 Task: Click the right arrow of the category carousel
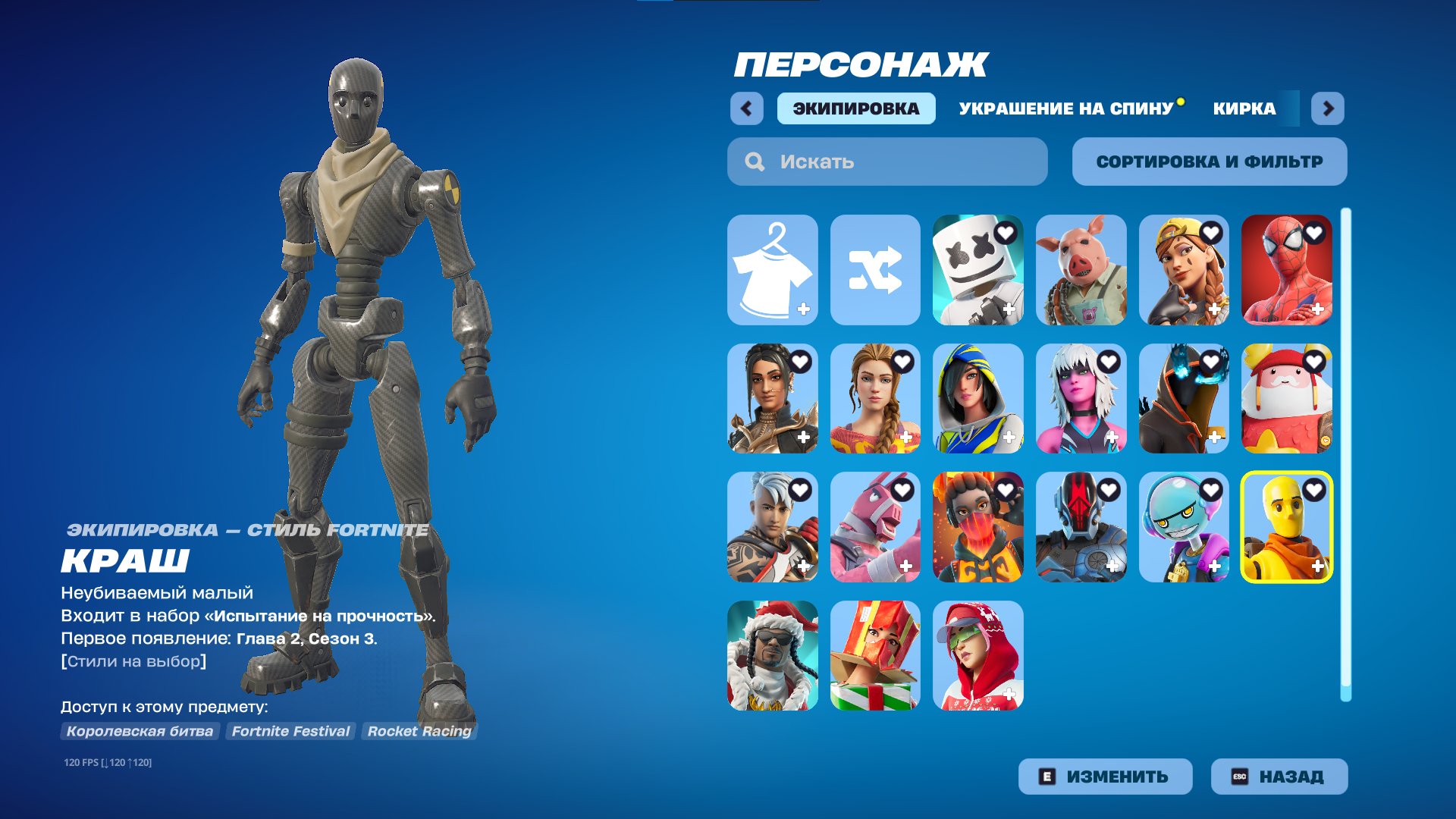click(1328, 108)
